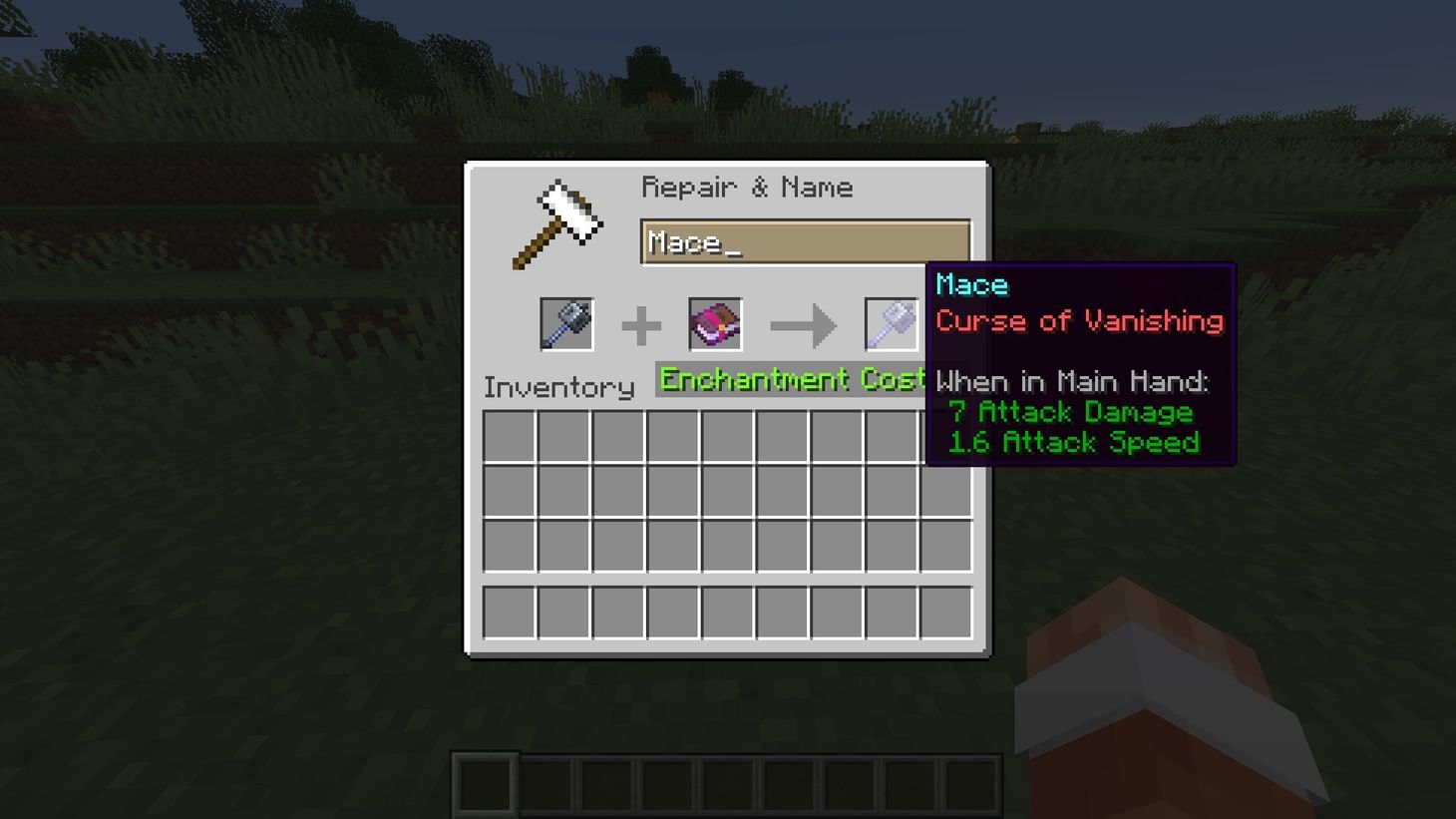Click the Curse of Vanishing enchantment text

pyautogui.click(x=1079, y=321)
